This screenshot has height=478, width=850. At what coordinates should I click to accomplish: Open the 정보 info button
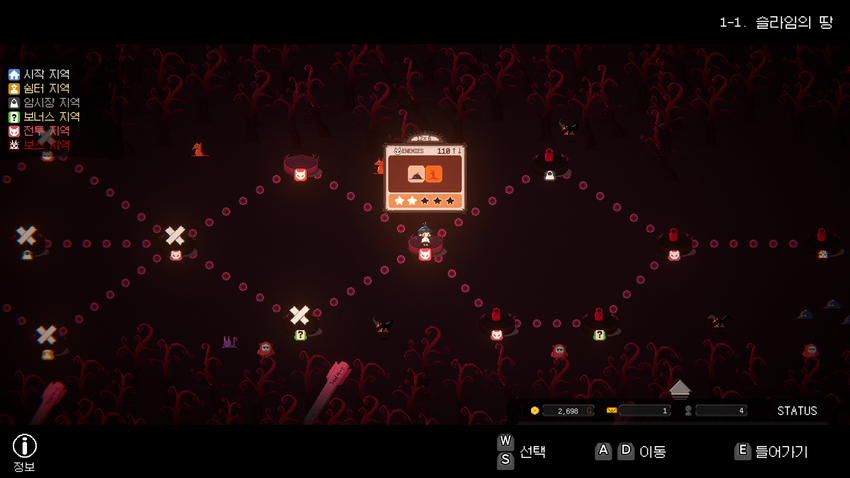(x=24, y=447)
